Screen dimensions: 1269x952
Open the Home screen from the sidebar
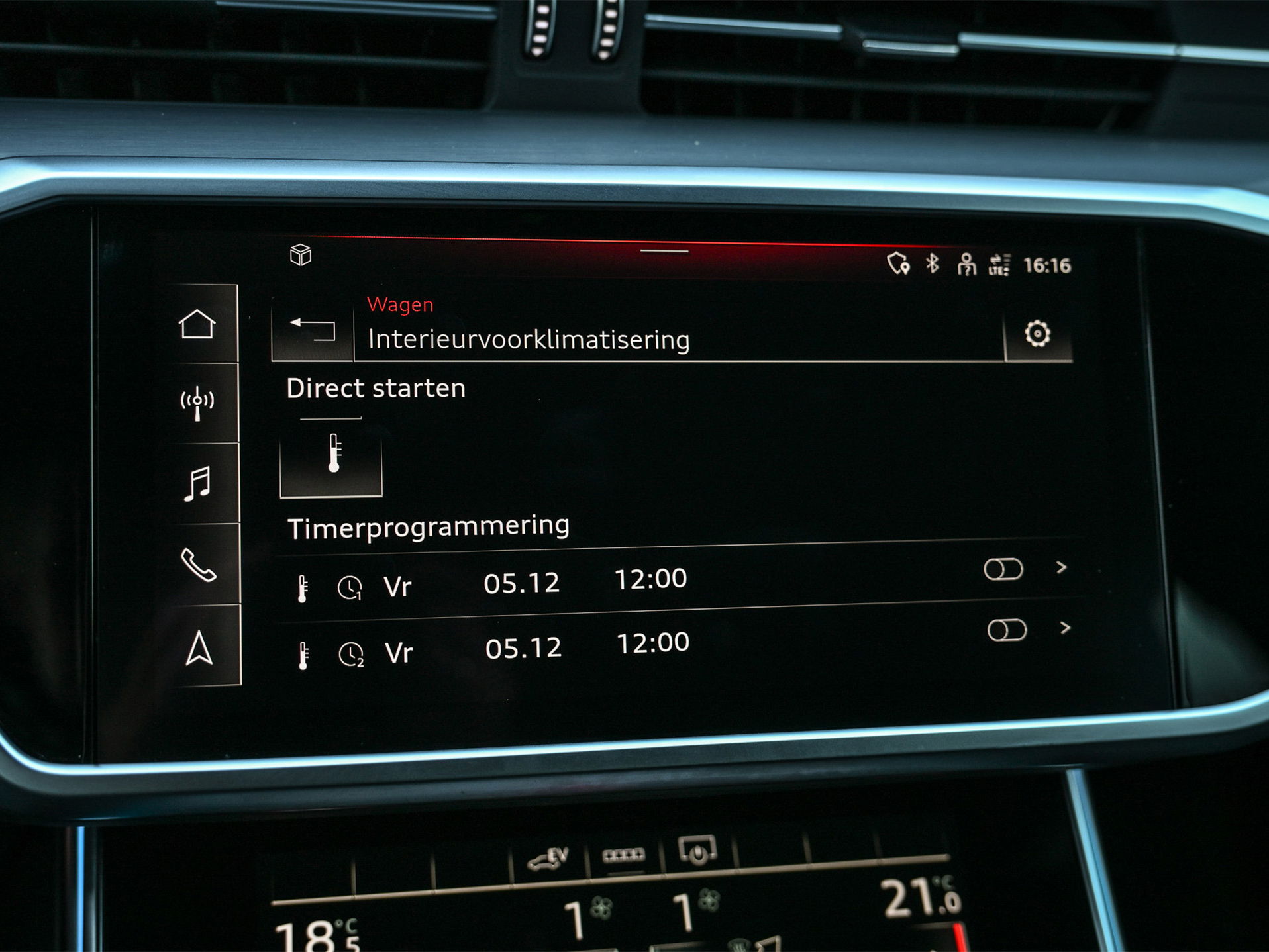pyautogui.click(x=198, y=324)
